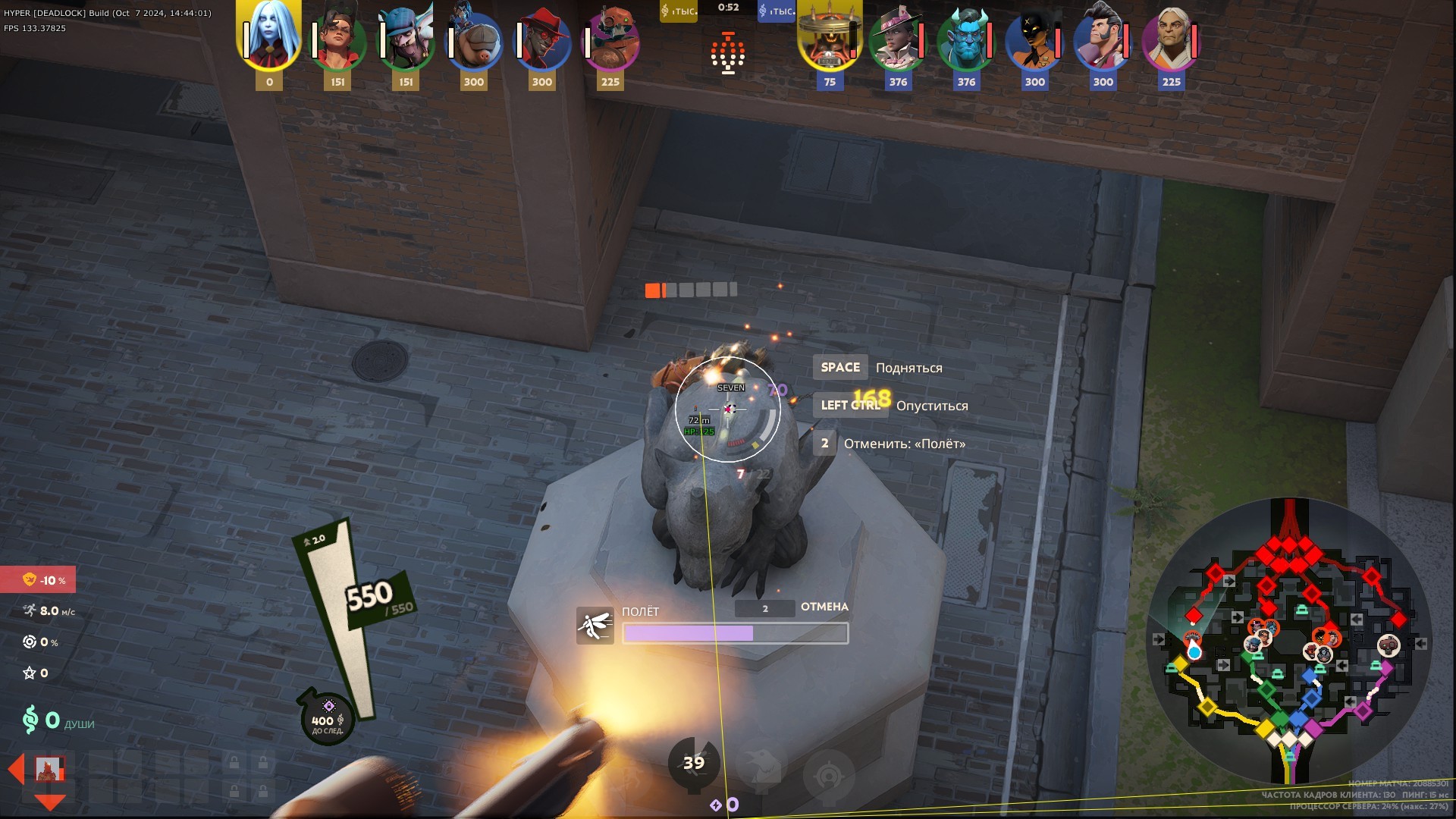Click the red-hatted hero portrait with glasses
The image size is (1456, 819).
tap(541, 42)
